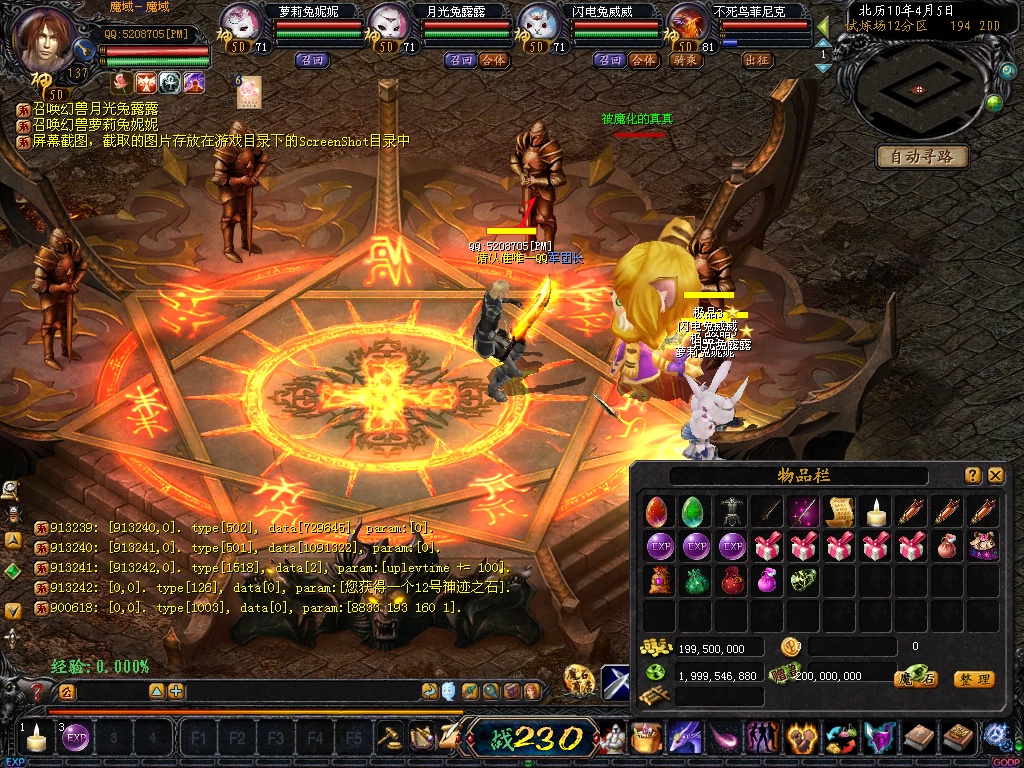Image resolution: width=1024 pixels, height=768 pixels.
Task: Pick the candle item in the inventory
Action: (x=876, y=512)
